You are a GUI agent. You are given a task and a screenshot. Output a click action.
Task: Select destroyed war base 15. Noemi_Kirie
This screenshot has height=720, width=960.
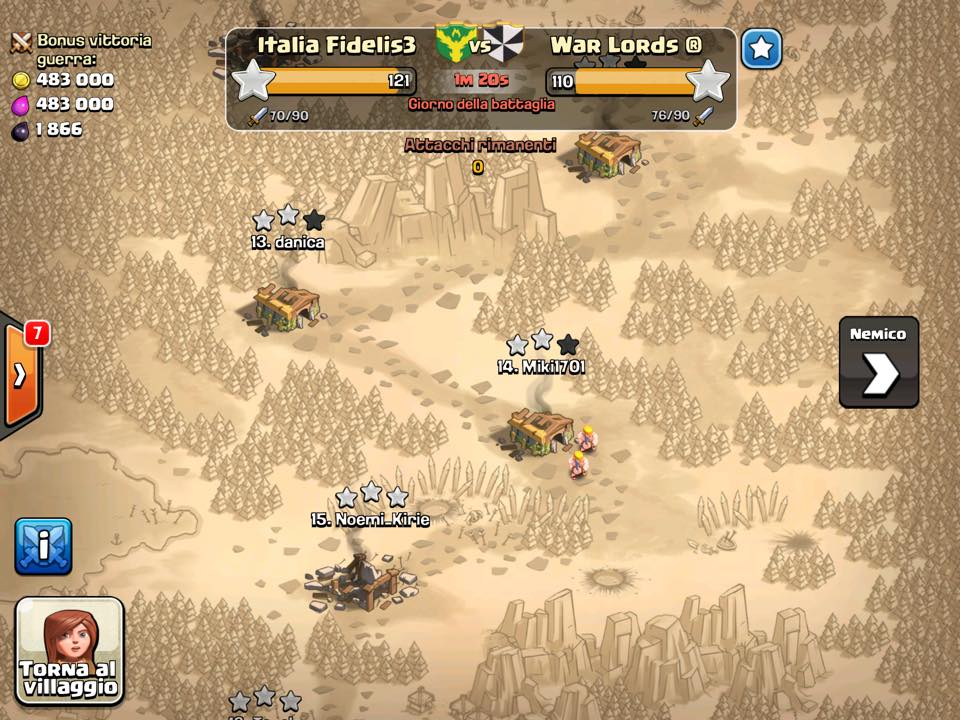tap(362, 580)
